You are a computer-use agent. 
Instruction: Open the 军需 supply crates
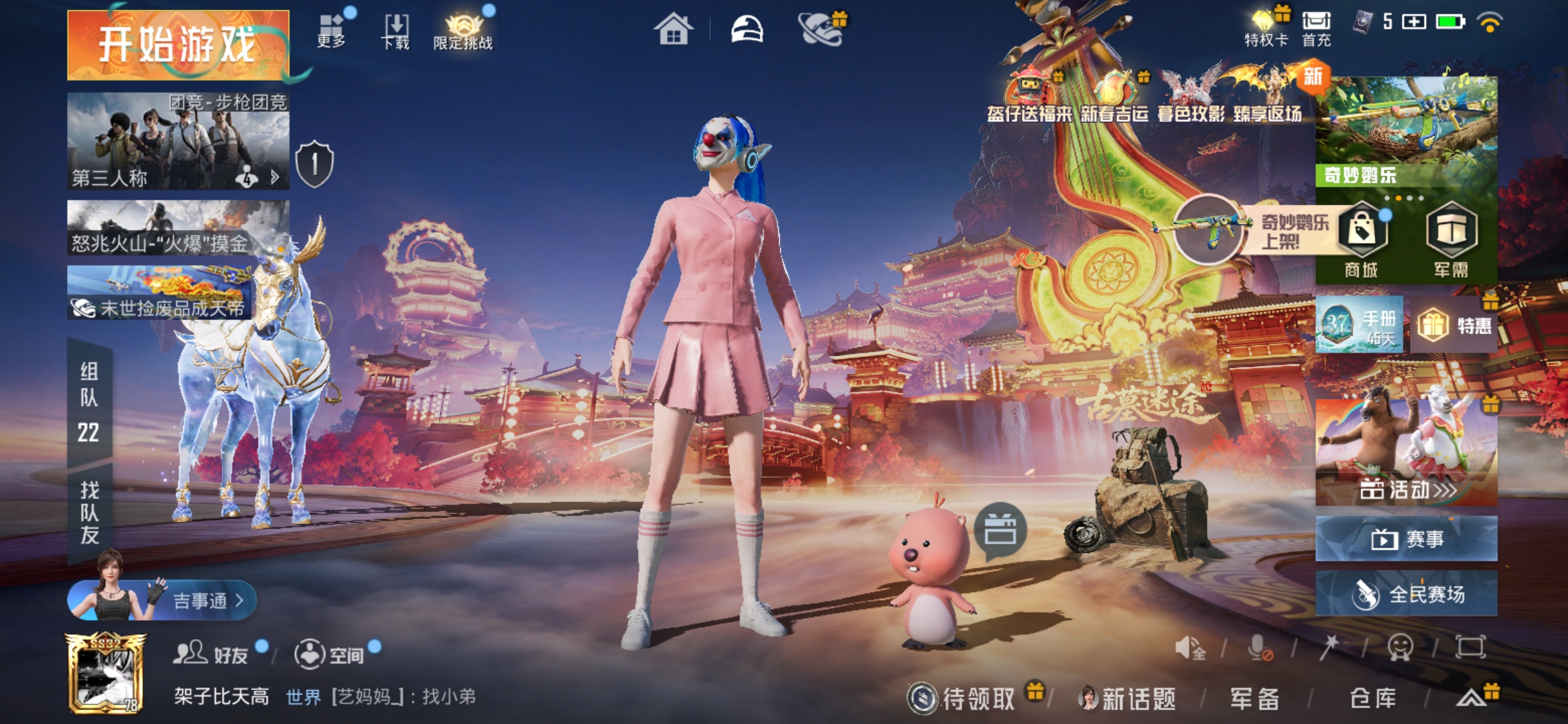[x=1451, y=241]
